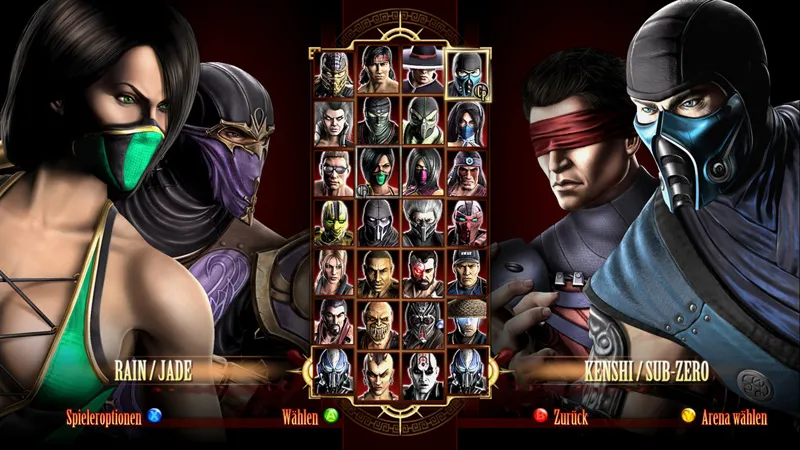
Task: Pick Stryker in the SWAT cap
Action: [465, 274]
